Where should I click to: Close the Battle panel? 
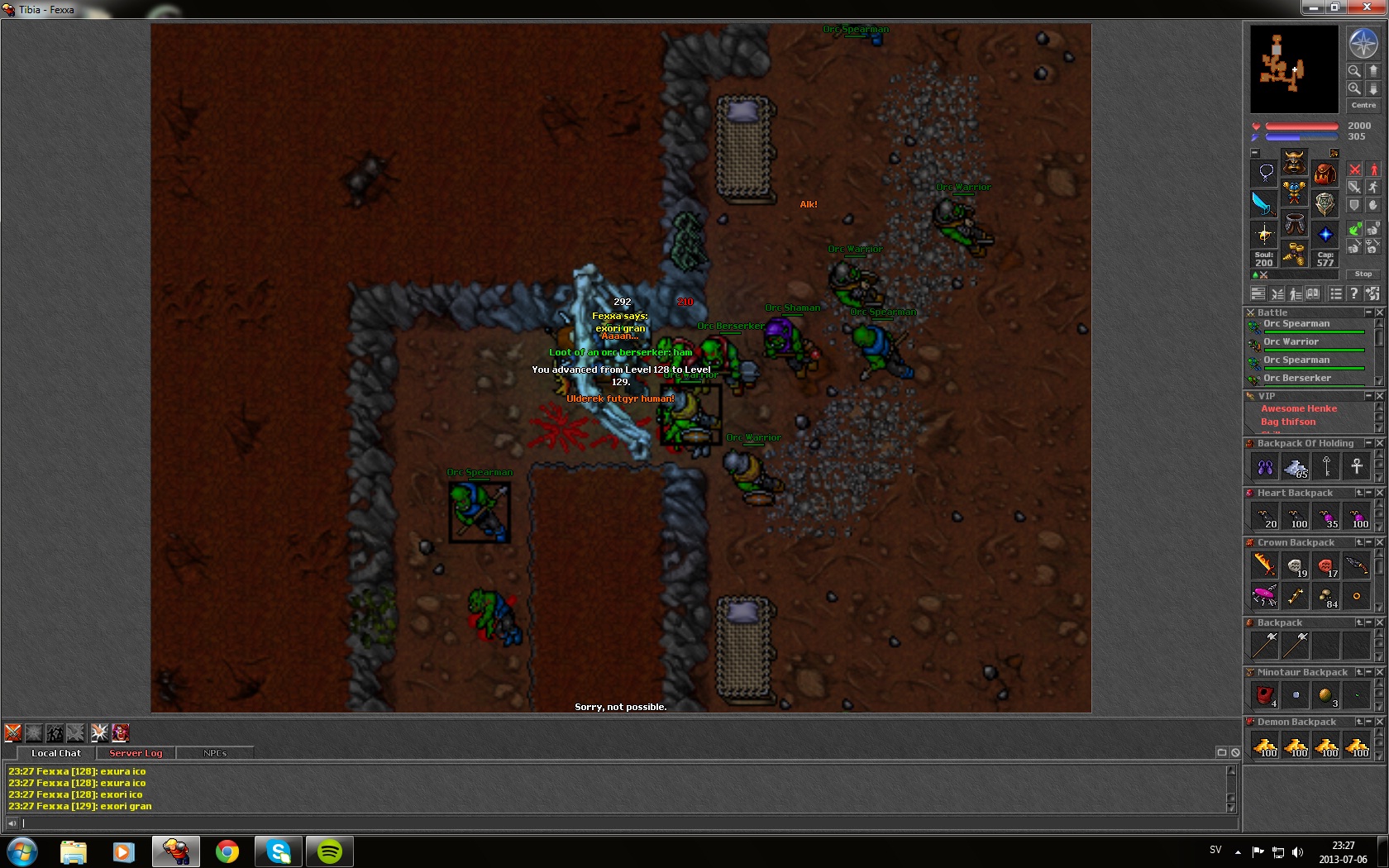point(1379,312)
